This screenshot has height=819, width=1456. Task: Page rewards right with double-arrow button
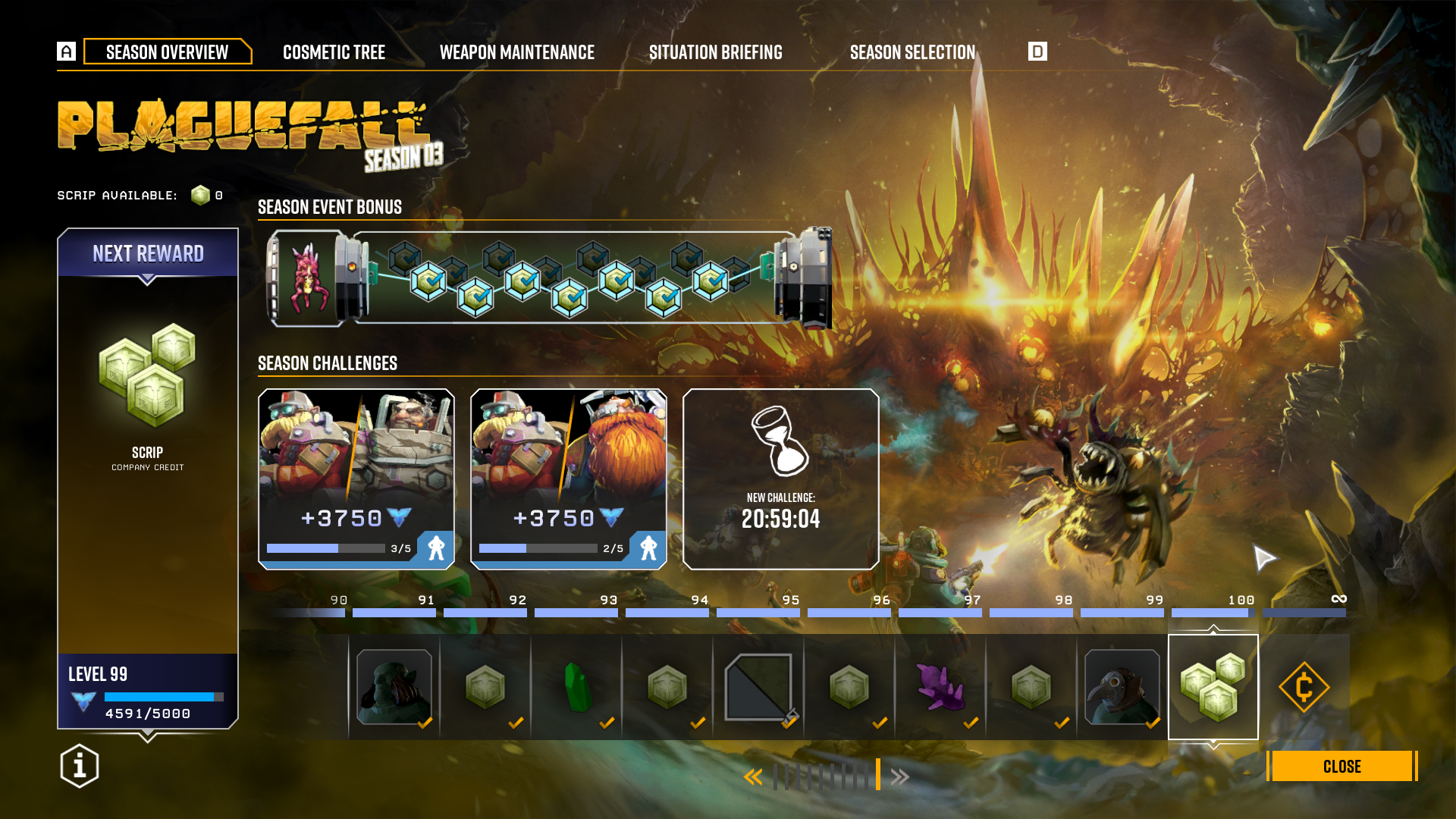click(x=900, y=777)
